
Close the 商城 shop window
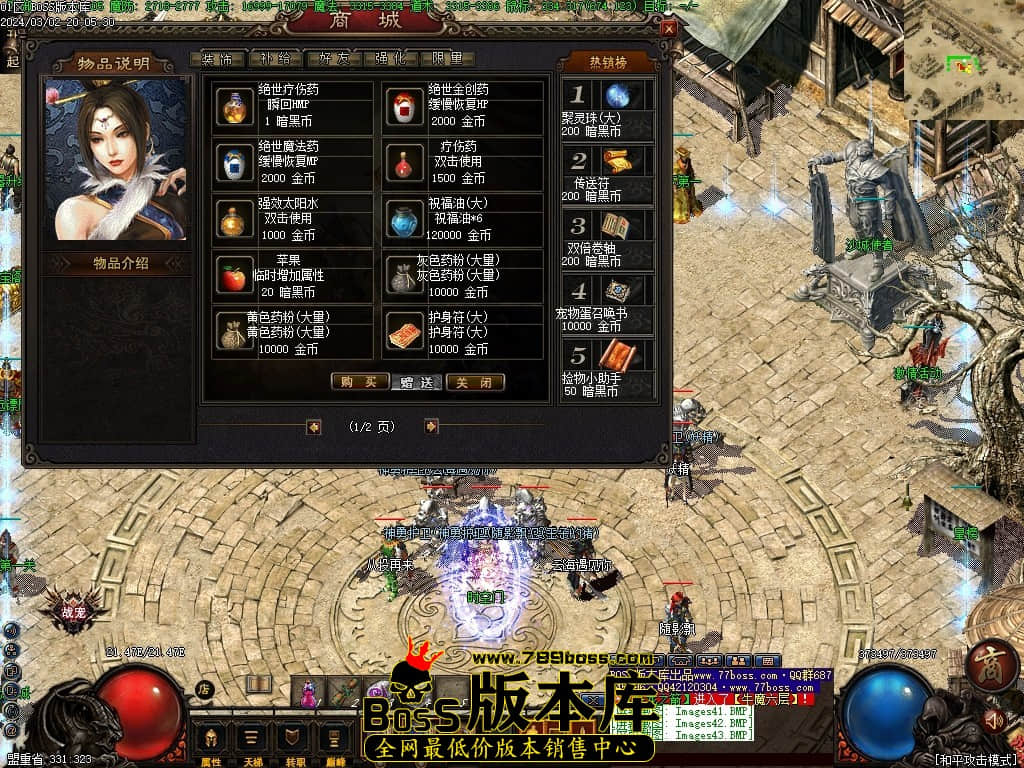[668, 29]
